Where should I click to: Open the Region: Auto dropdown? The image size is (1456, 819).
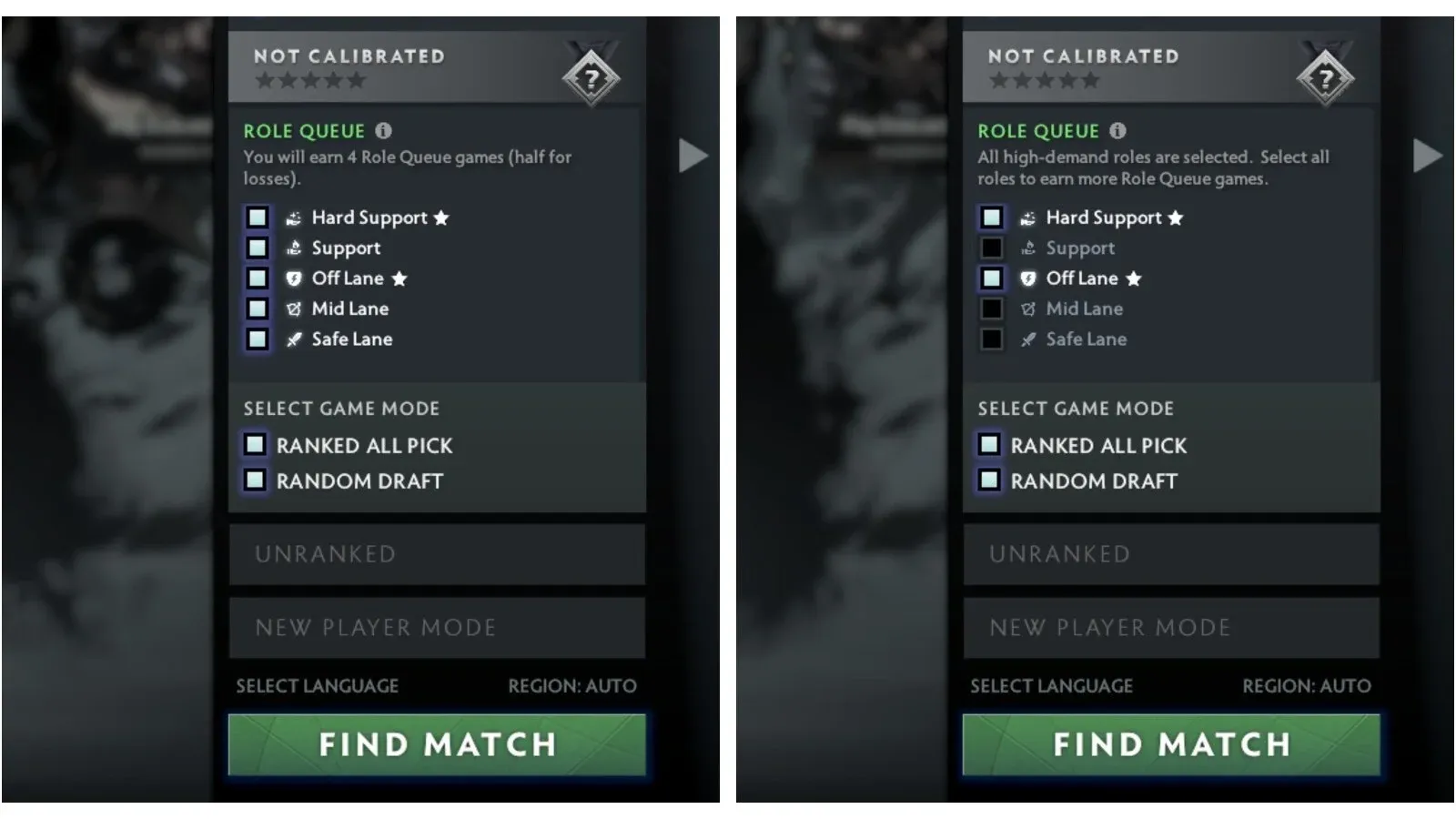(x=571, y=686)
